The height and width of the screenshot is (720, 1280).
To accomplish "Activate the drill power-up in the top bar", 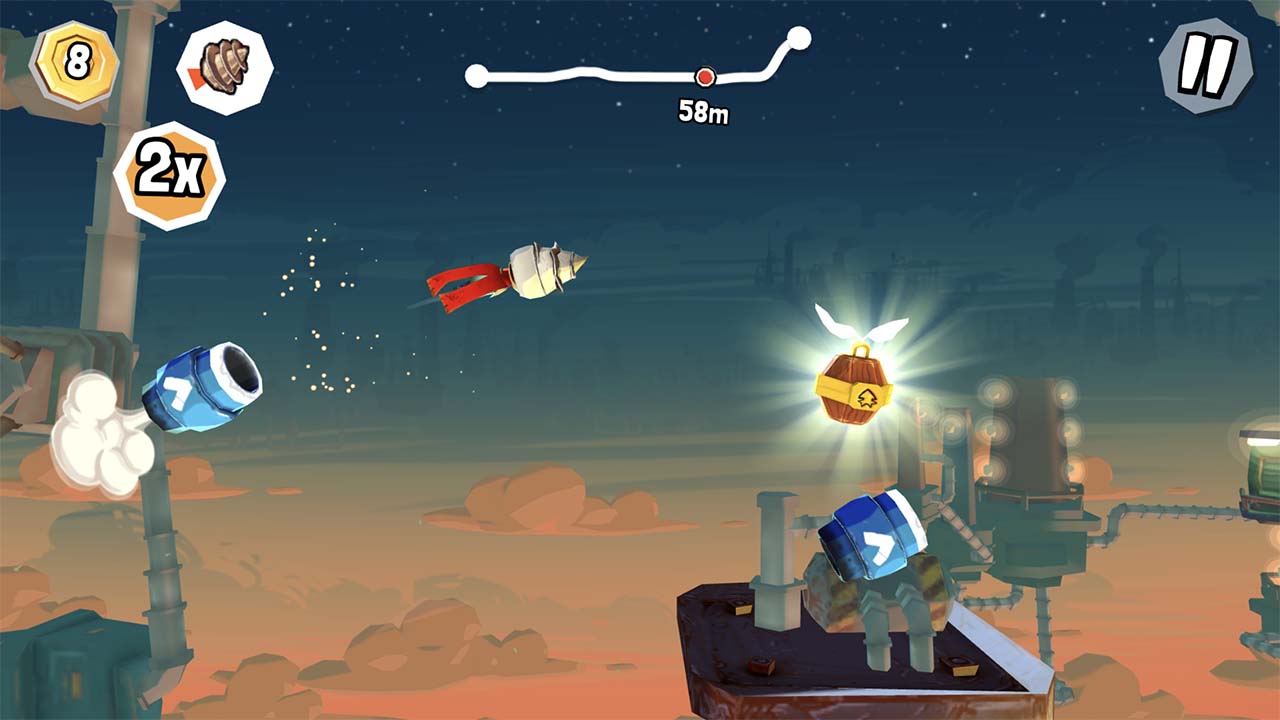I will 228,66.
